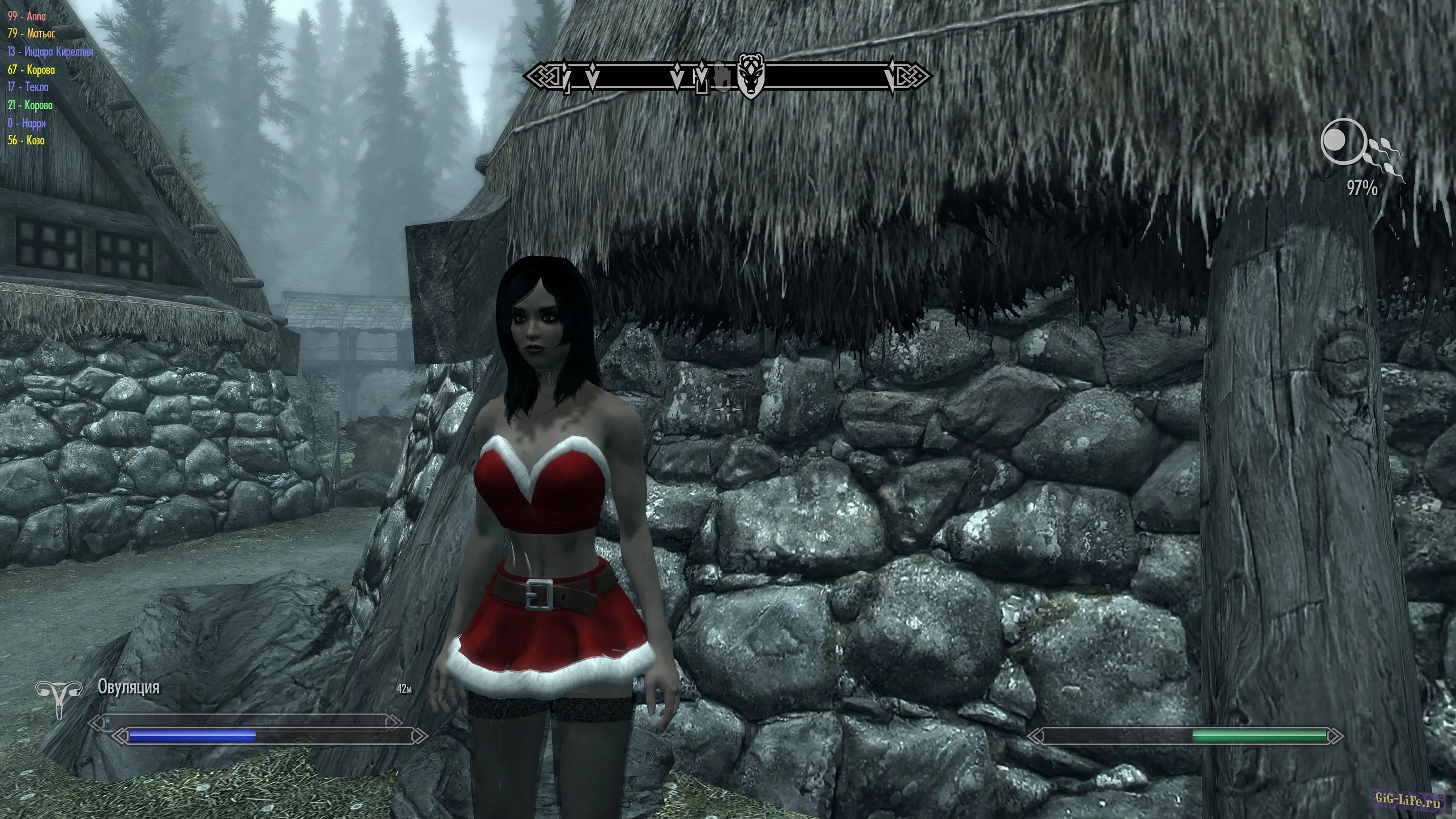Pick the Текла entry
Image resolution: width=1456 pixels, height=819 pixels.
point(28,87)
